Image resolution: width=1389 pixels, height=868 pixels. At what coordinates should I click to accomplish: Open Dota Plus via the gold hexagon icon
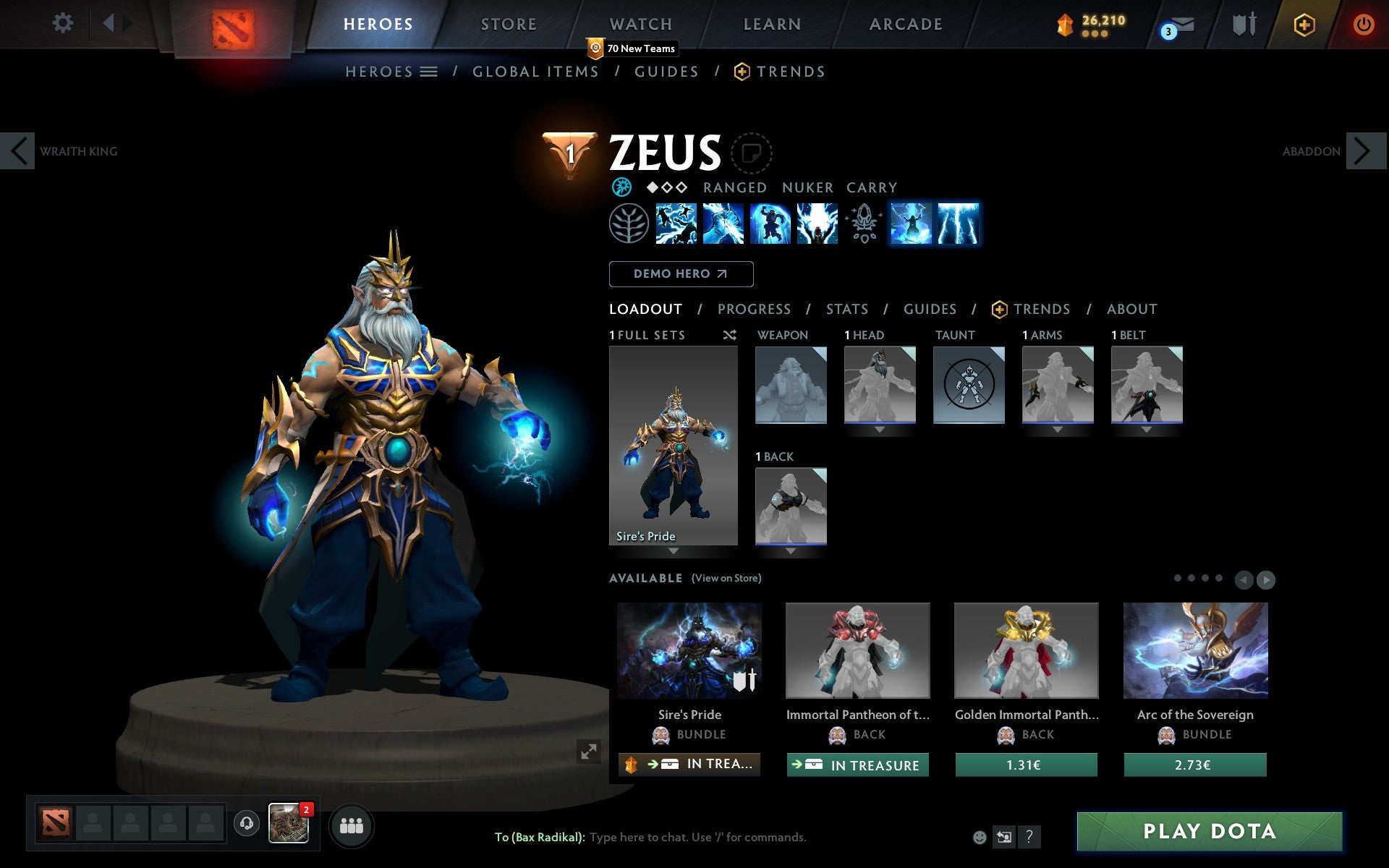click(x=1303, y=23)
